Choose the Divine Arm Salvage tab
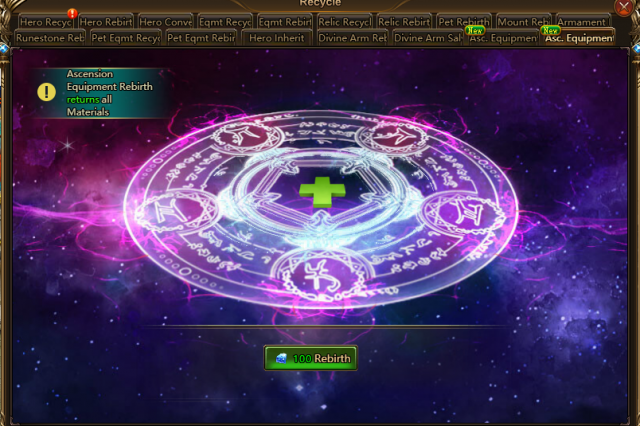The width and height of the screenshot is (640, 426). (x=427, y=39)
